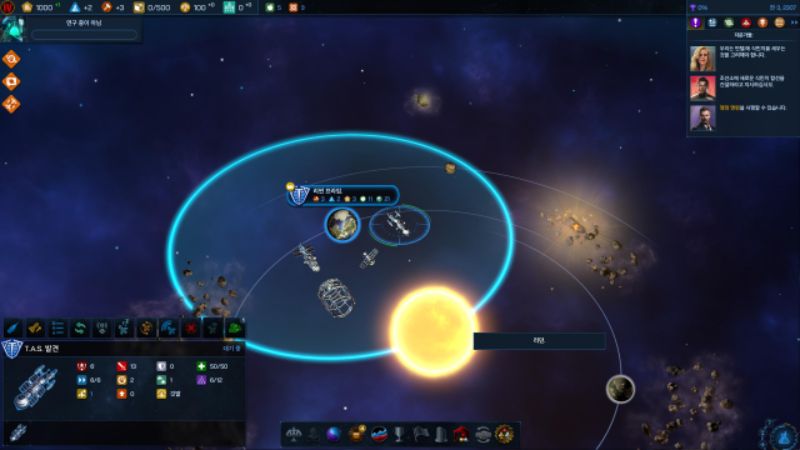Open the red-background male advisor message
The image size is (800, 450).
click(x=702, y=88)
